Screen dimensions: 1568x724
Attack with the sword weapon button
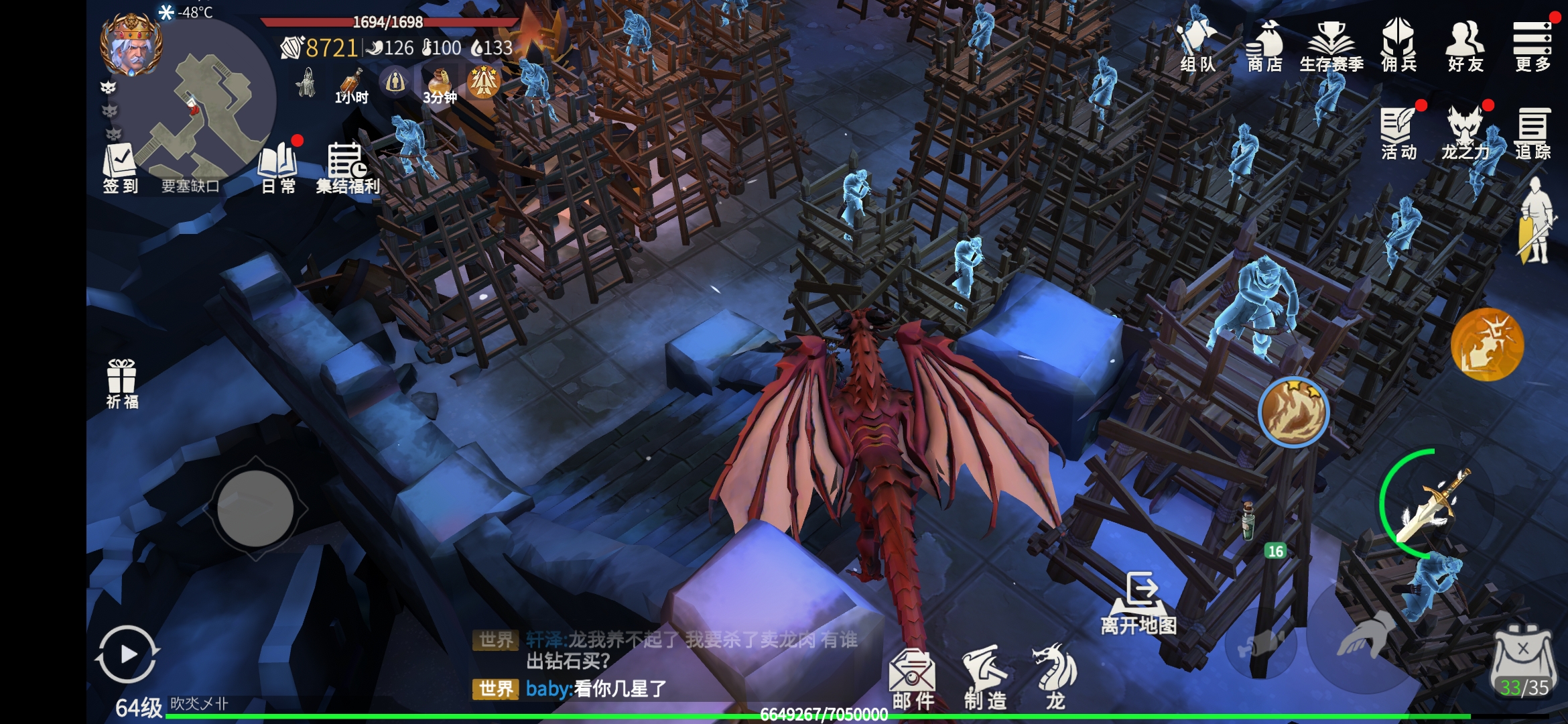pos(1434,506)
